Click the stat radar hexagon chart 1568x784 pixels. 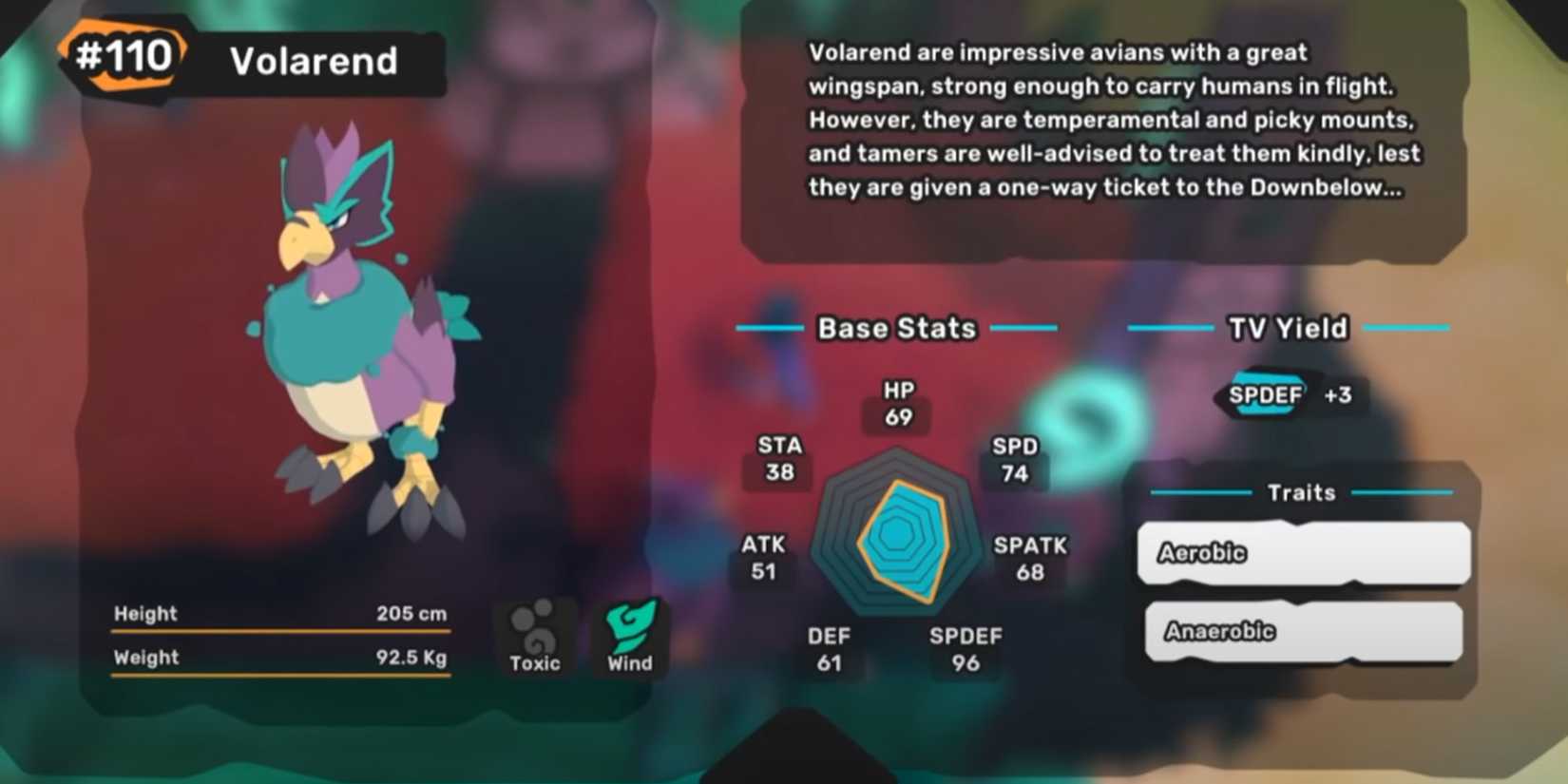pos(893,546)
